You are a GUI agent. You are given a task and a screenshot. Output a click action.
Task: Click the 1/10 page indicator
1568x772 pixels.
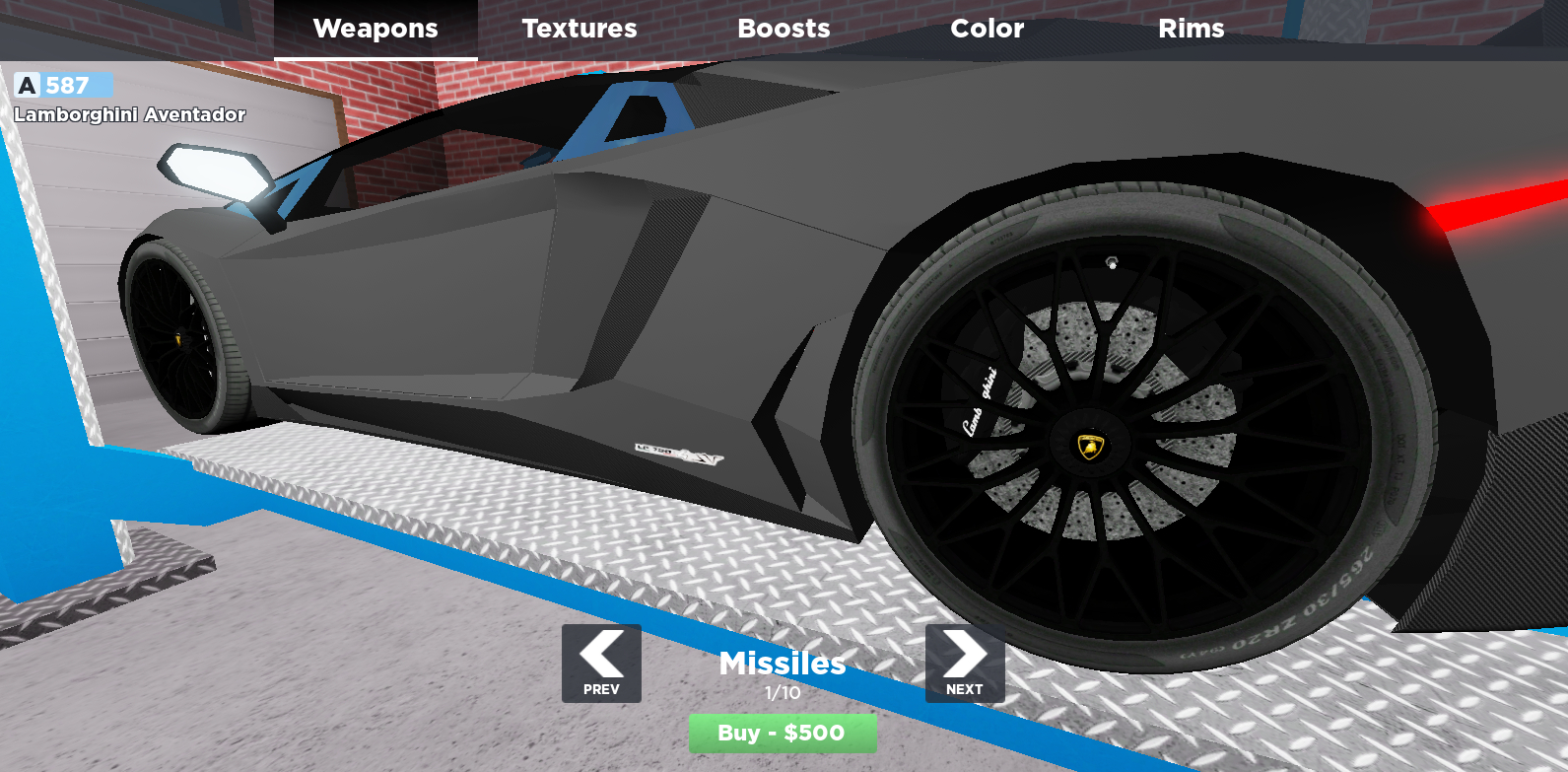coord(783,691)
